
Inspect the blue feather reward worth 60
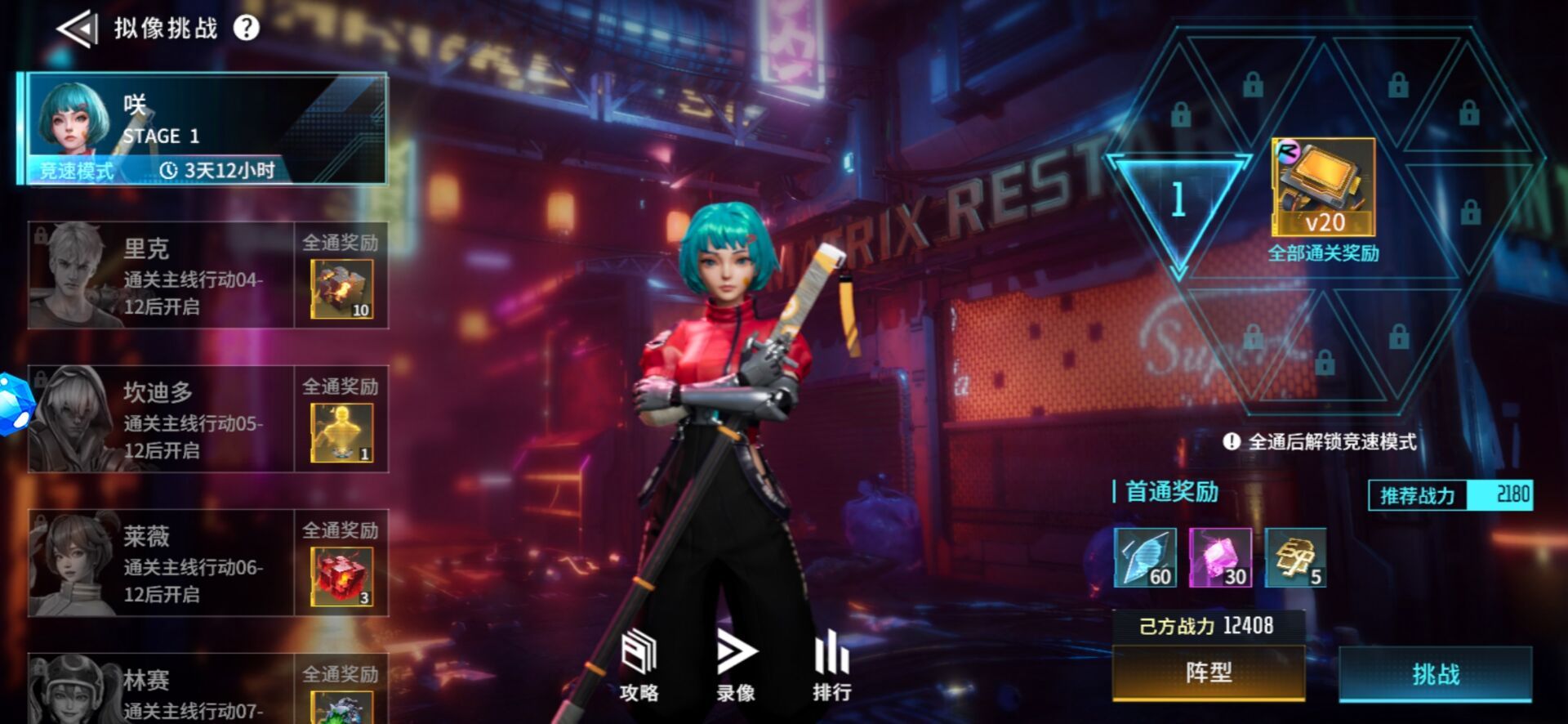coord(1145,557)
